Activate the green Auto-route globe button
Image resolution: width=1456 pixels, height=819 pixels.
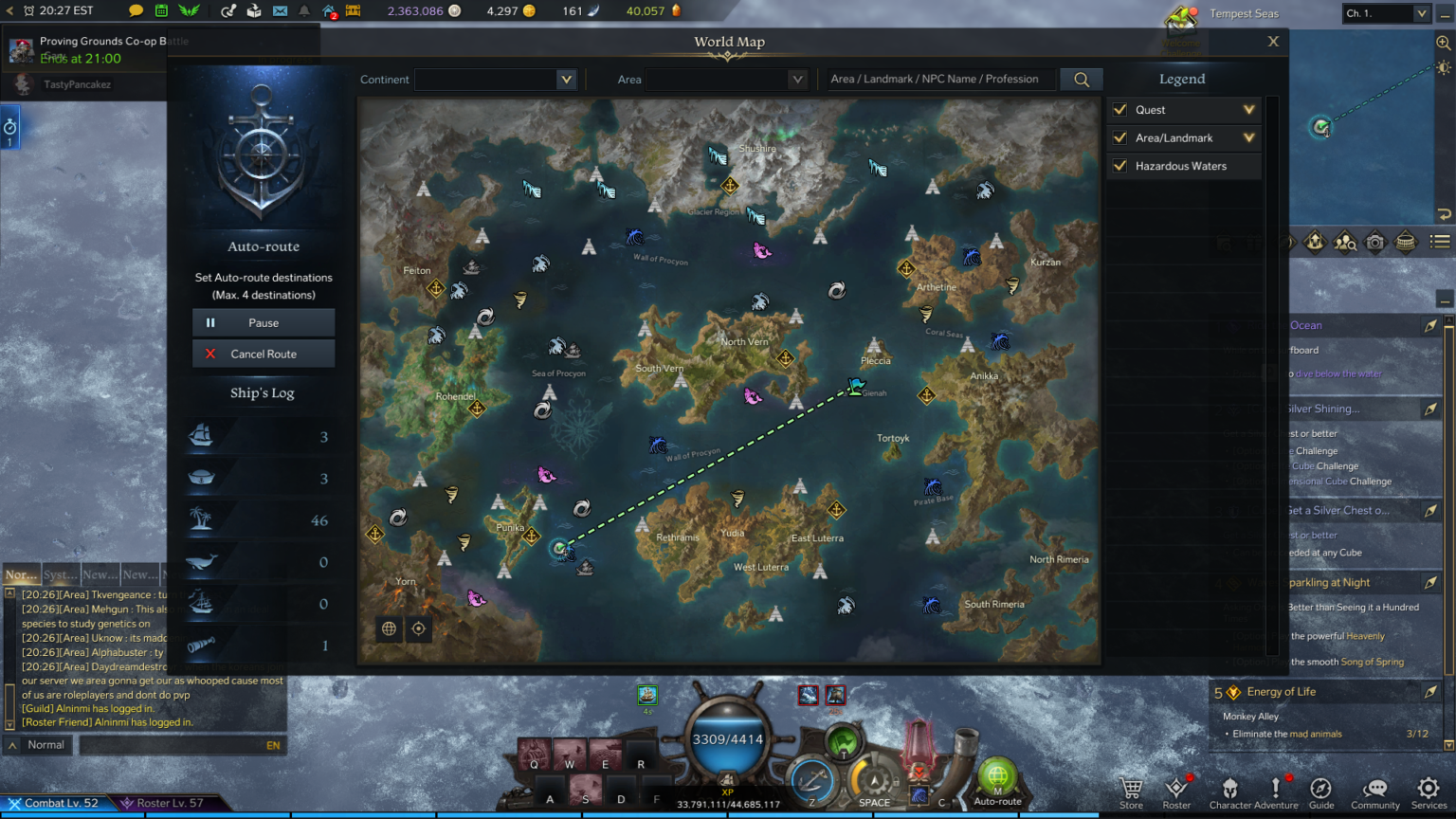997,777
